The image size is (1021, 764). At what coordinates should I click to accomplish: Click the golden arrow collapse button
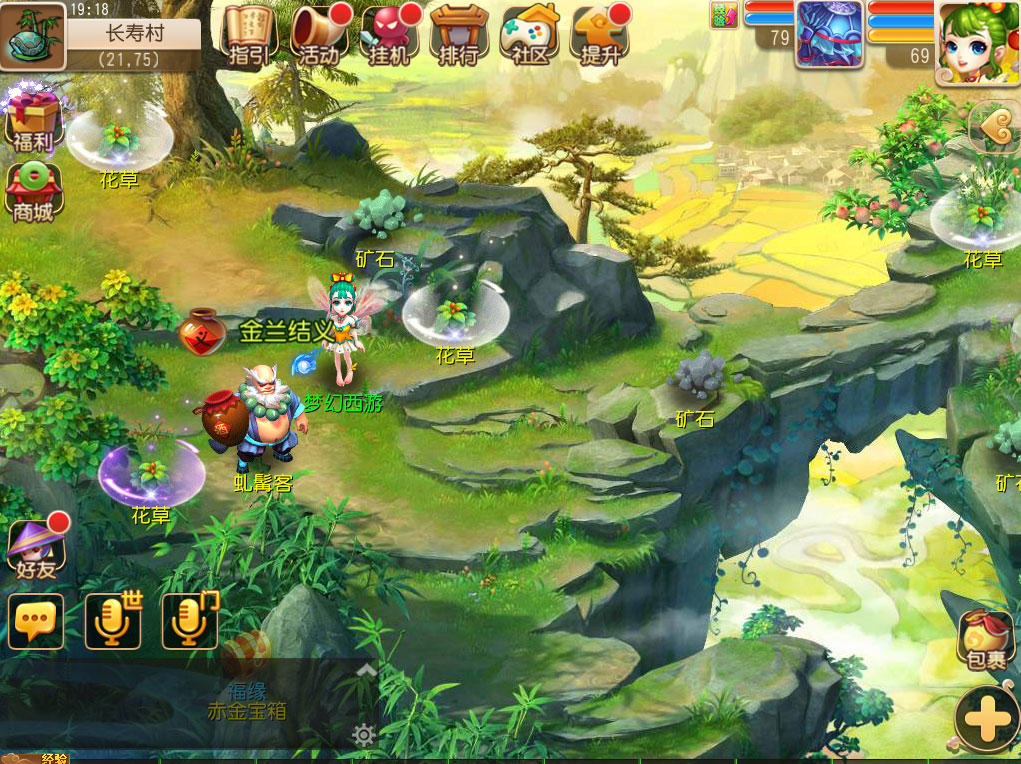coord(993,125)
